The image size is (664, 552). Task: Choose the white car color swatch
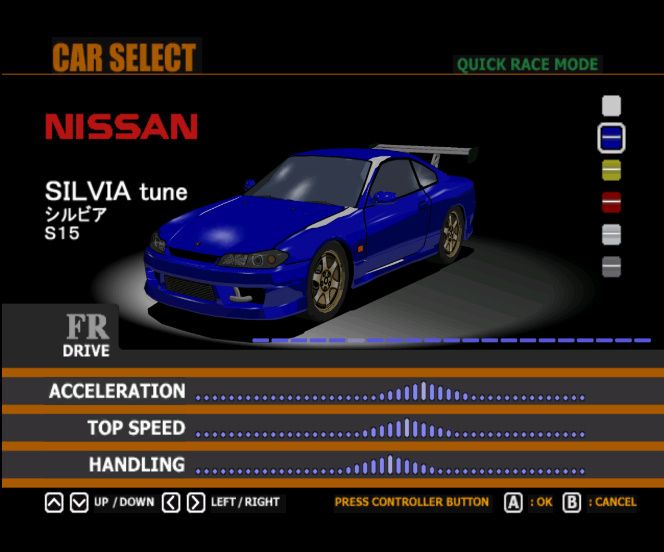click(x=611, y=105)
